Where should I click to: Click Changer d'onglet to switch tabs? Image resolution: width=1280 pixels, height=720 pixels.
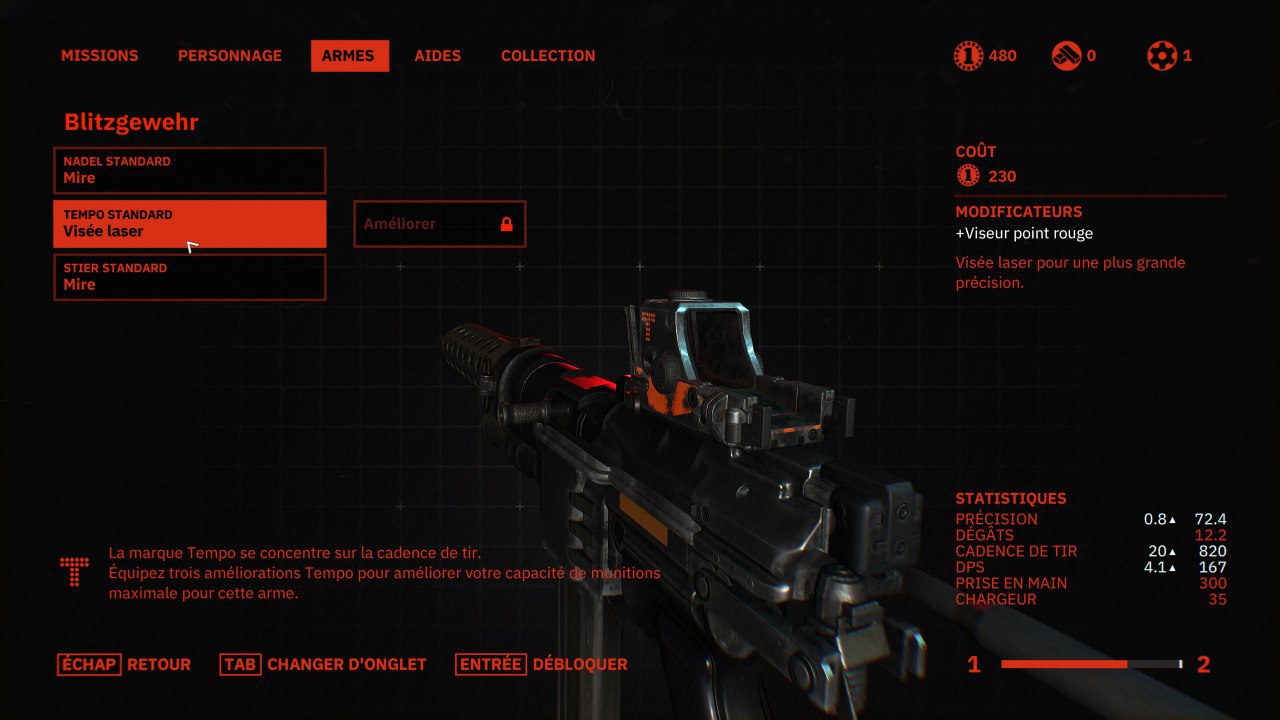point(324,664)
